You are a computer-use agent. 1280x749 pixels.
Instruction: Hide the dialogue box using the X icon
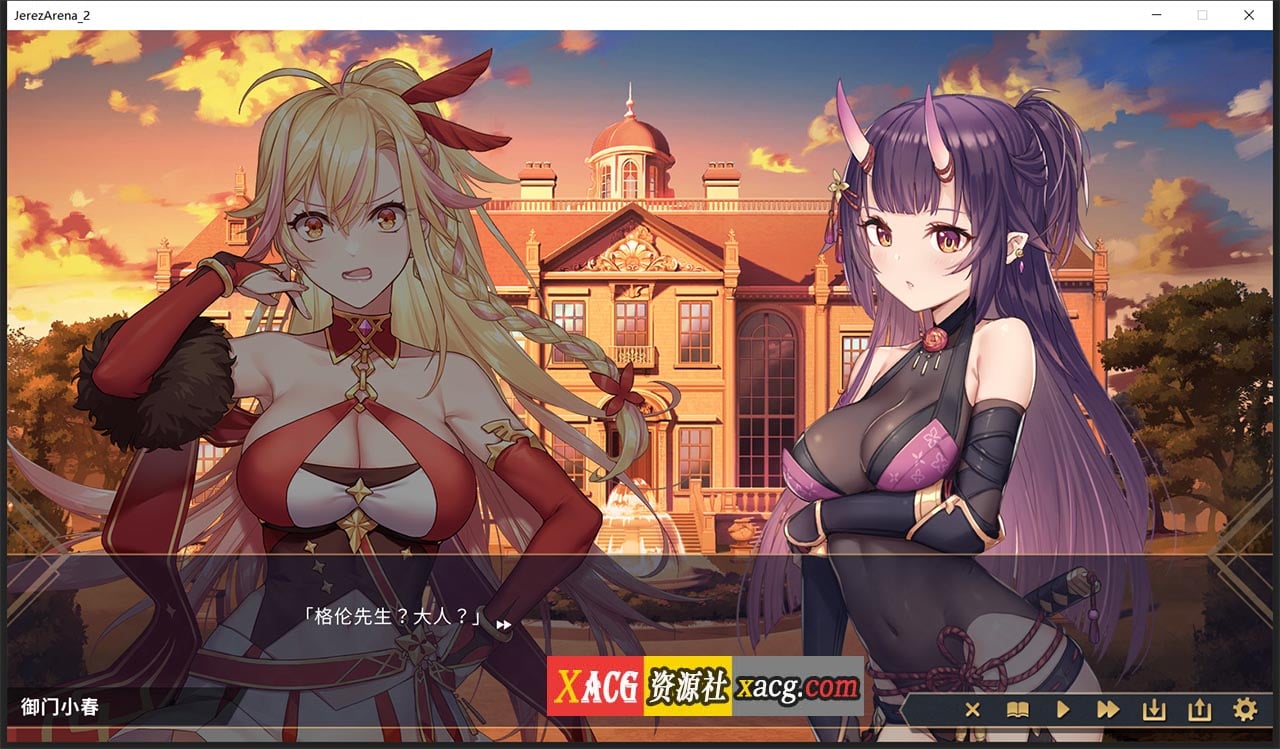click(x=972, y=710)
